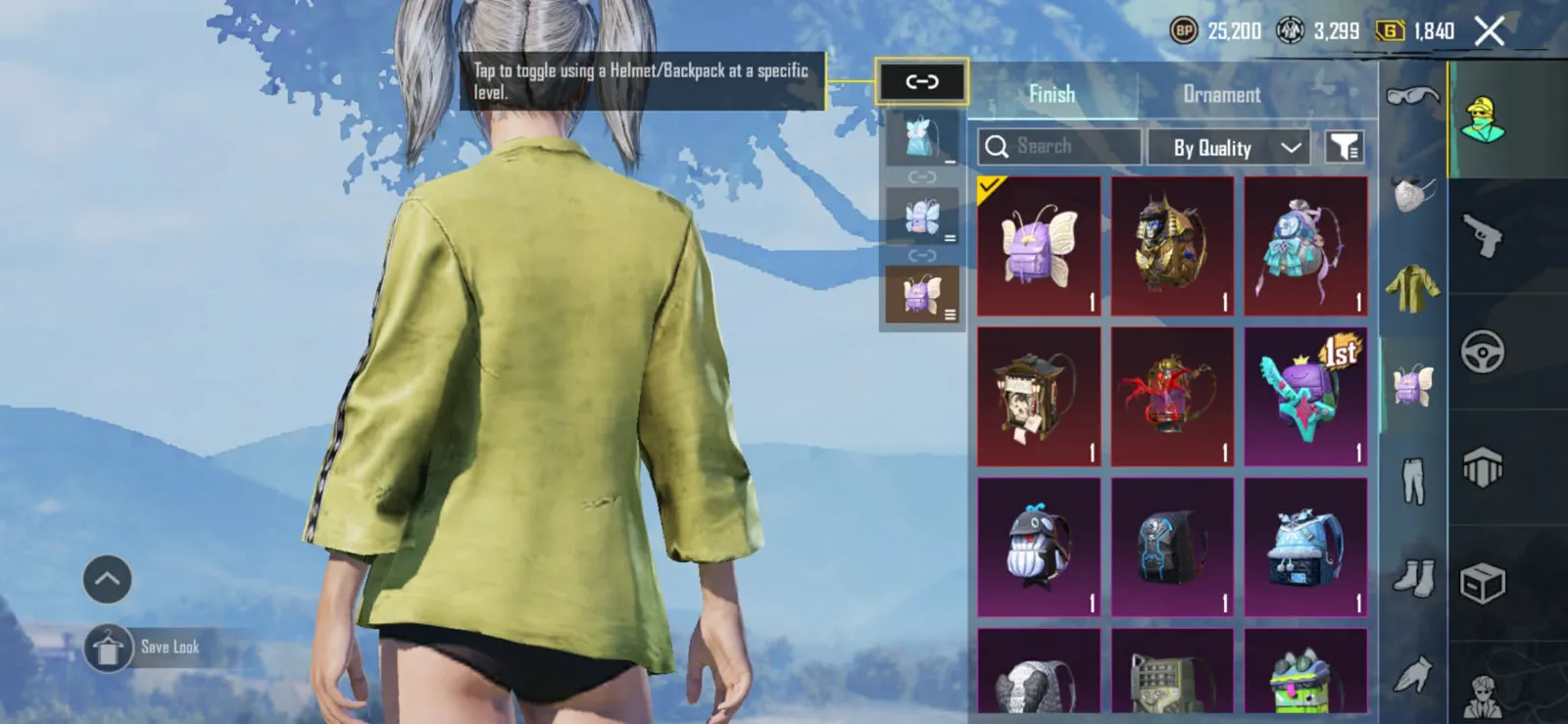This screenshot has width=1568, height=724.
Task: Open the weapon skins pistol section
Action: coord(1483,235)
